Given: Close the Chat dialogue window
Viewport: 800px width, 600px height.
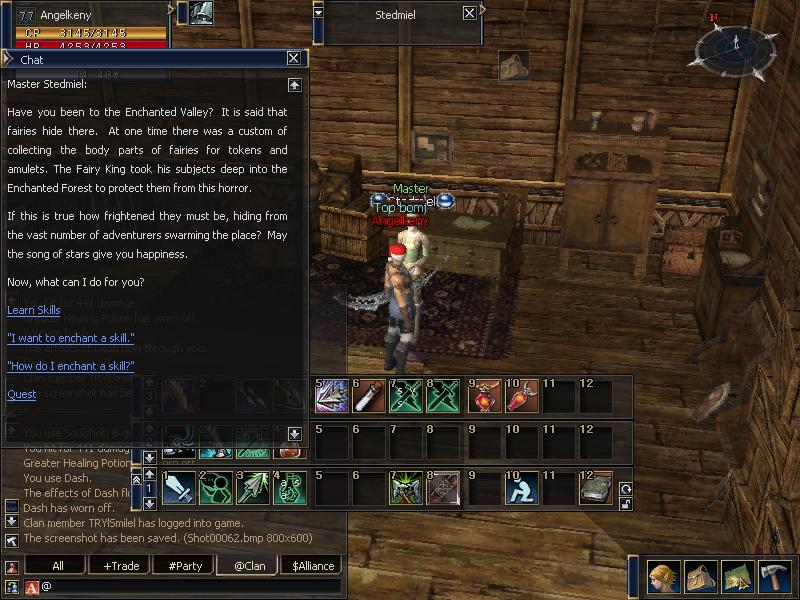Looking at the screenshot, I should pyautogui.click(x=294, y=60).
